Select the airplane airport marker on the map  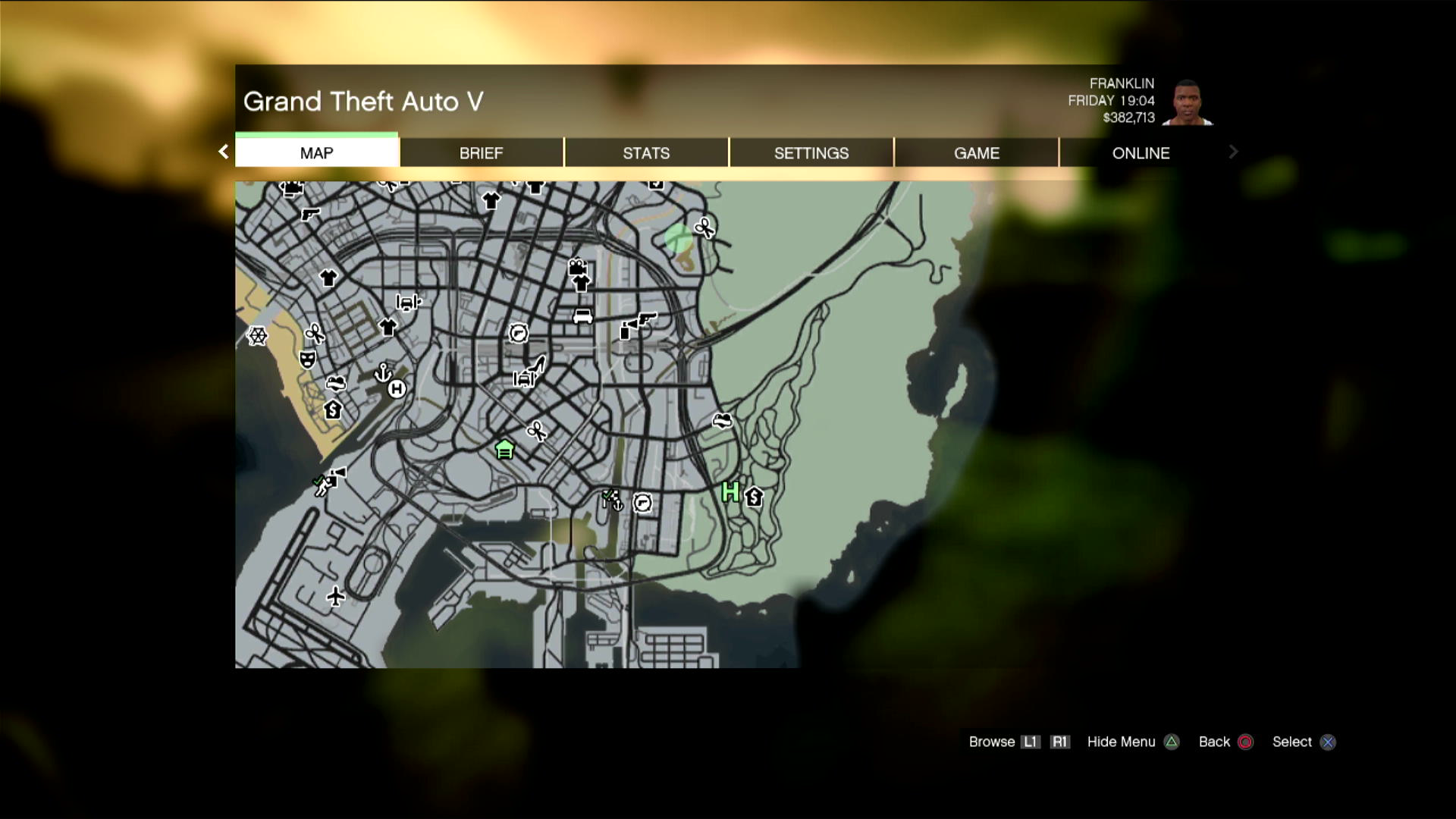tap(335, 596)
